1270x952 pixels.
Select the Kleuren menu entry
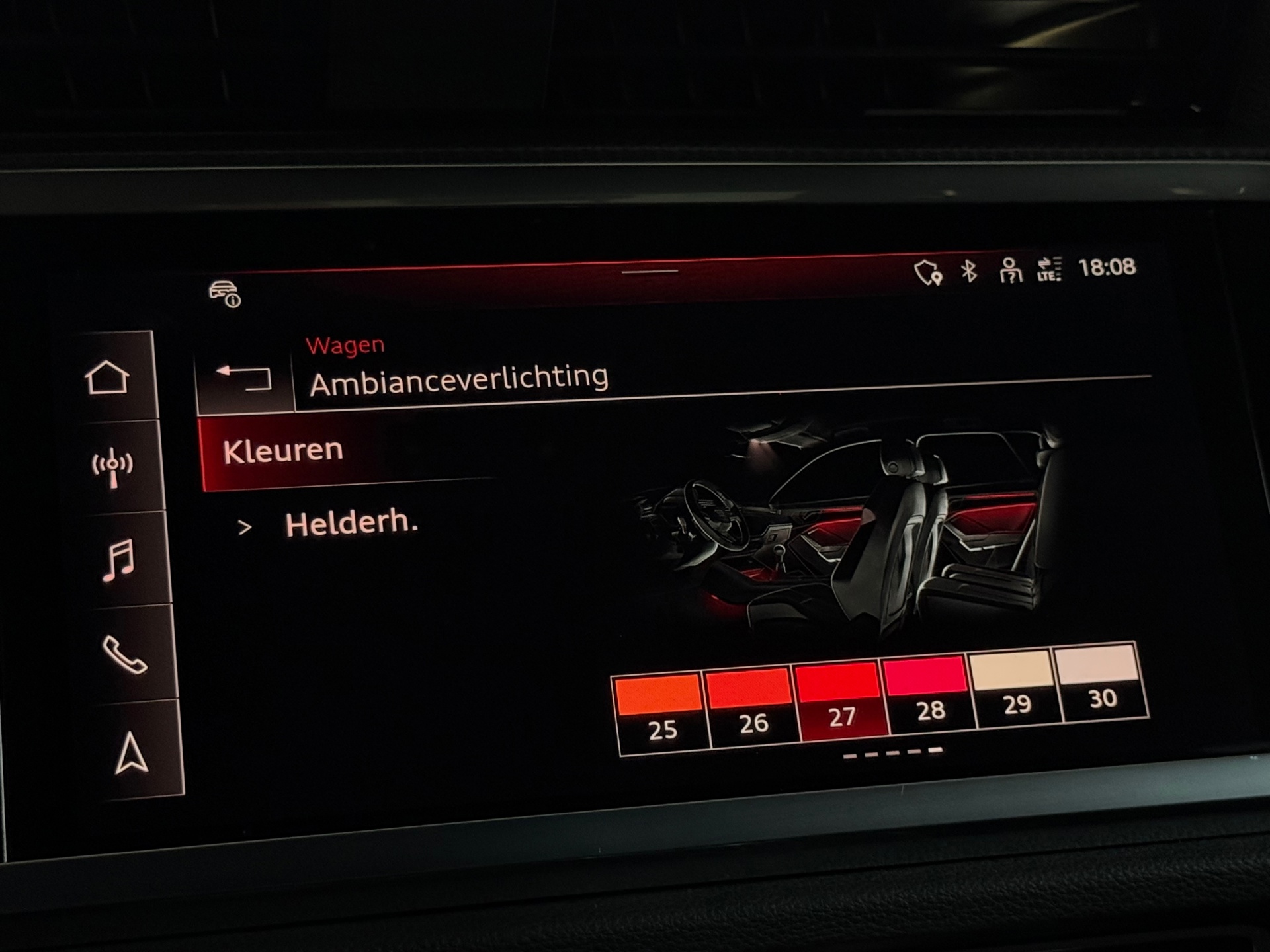click(x=283, y=452)
